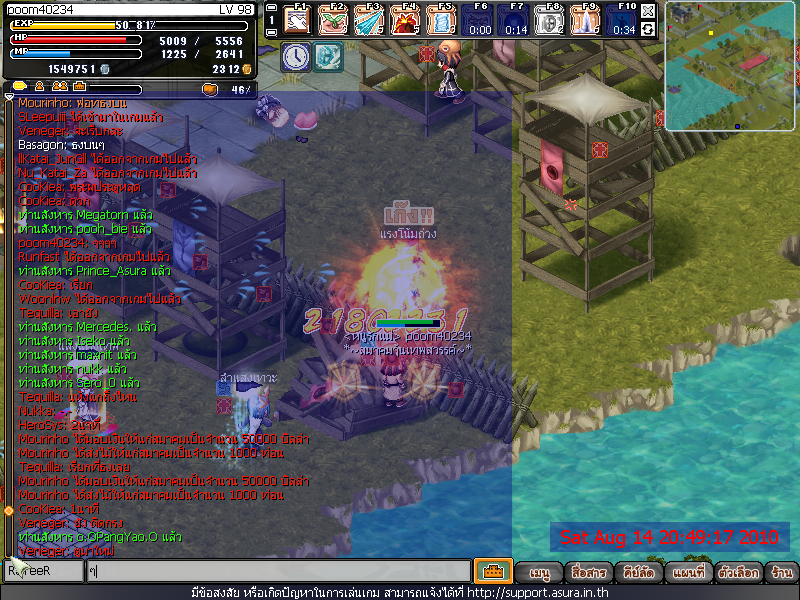Rotate the hotkey bar set

648,29
